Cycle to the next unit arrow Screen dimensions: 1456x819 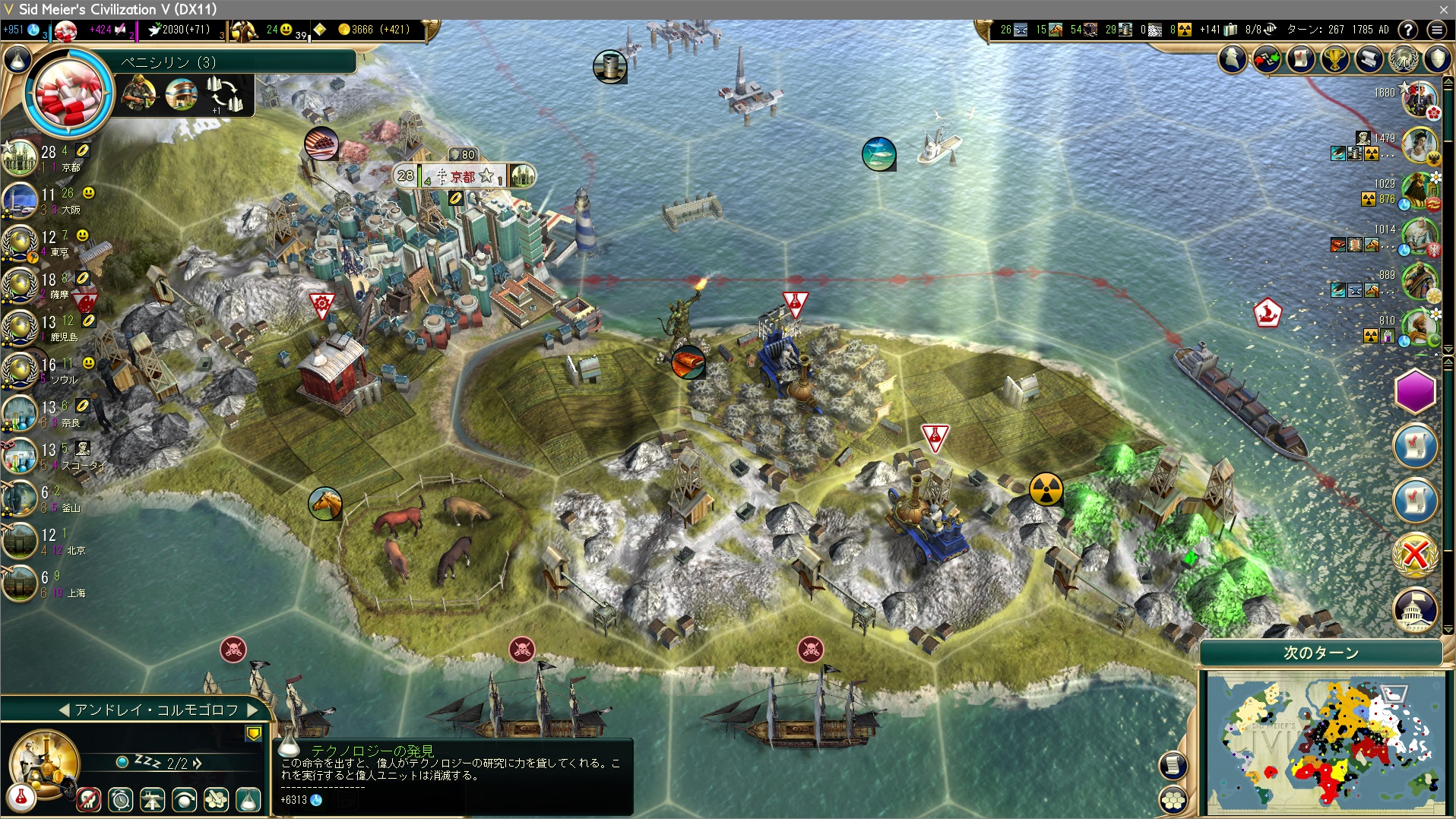point(253,710)
